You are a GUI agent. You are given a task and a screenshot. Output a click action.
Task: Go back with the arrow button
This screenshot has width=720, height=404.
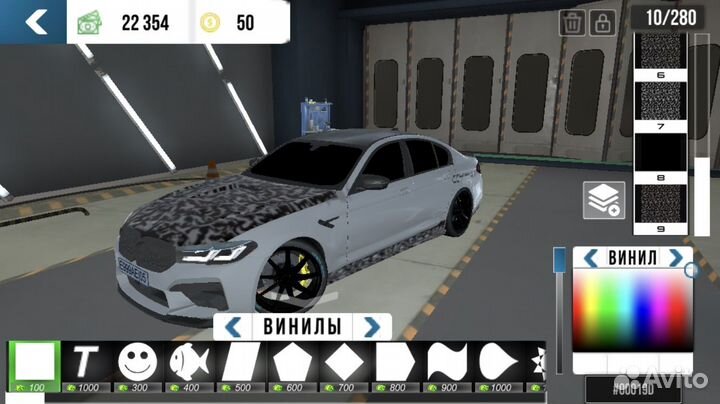(35, 21)
